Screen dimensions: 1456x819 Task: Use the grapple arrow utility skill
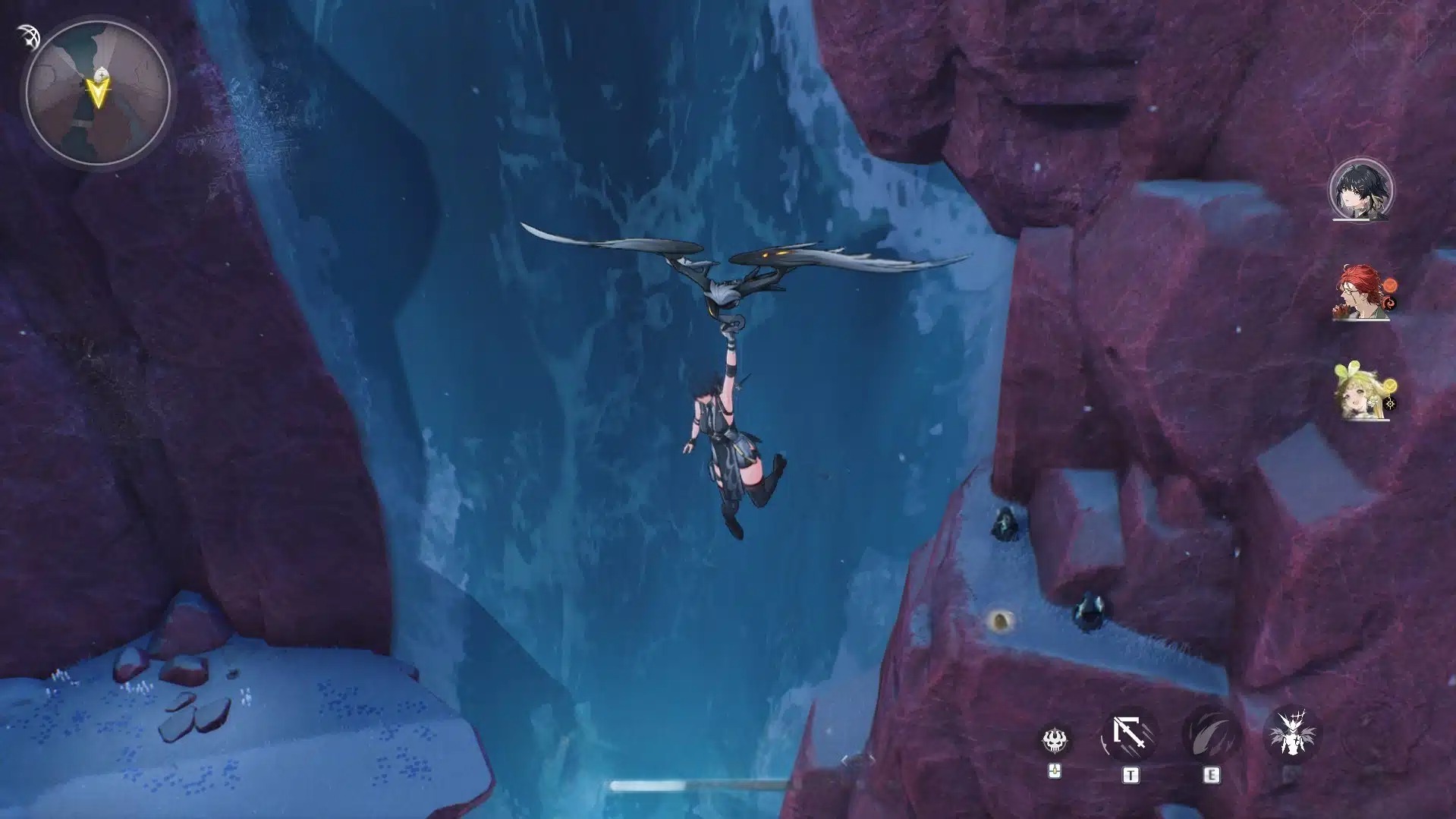click(1130, 735)
